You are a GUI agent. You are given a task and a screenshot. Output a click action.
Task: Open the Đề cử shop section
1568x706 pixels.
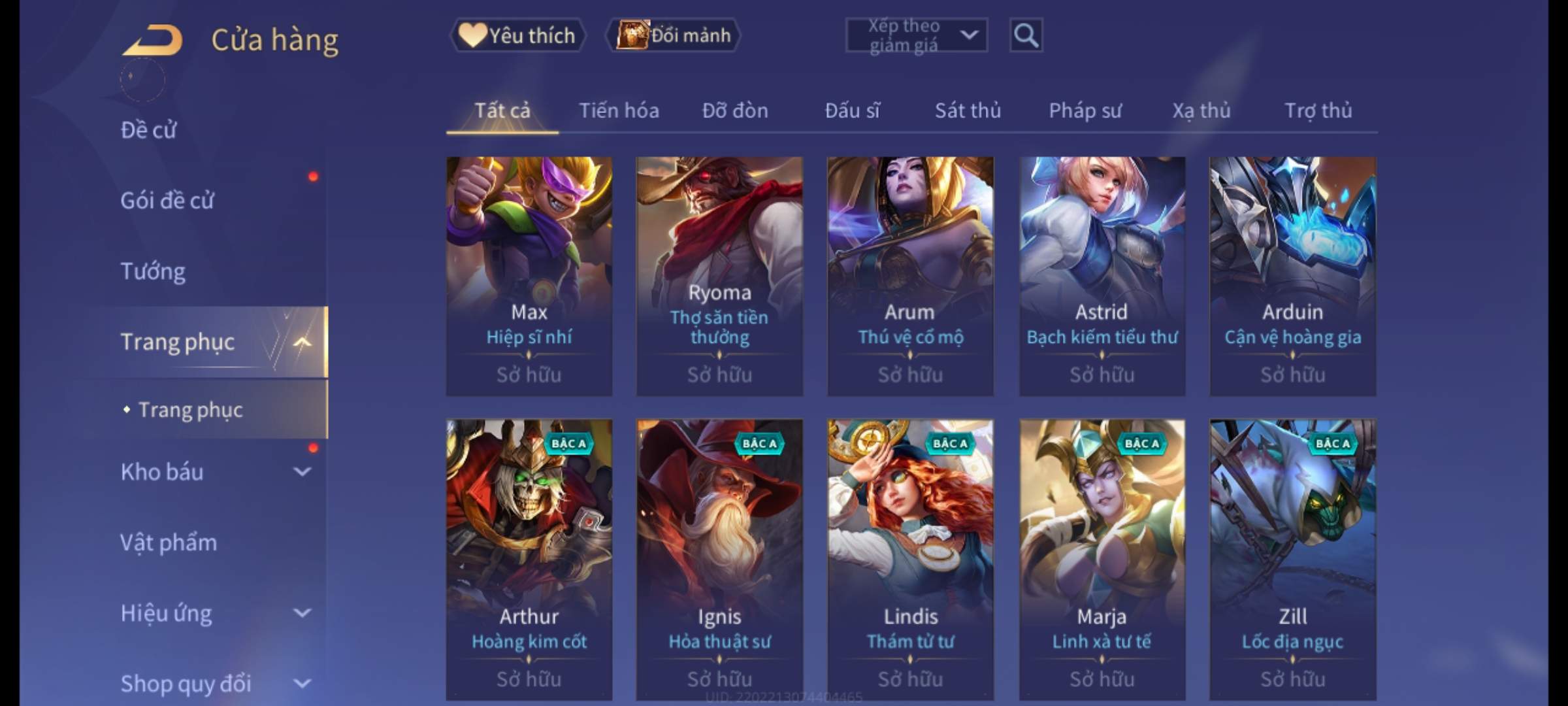coord(149,130)
